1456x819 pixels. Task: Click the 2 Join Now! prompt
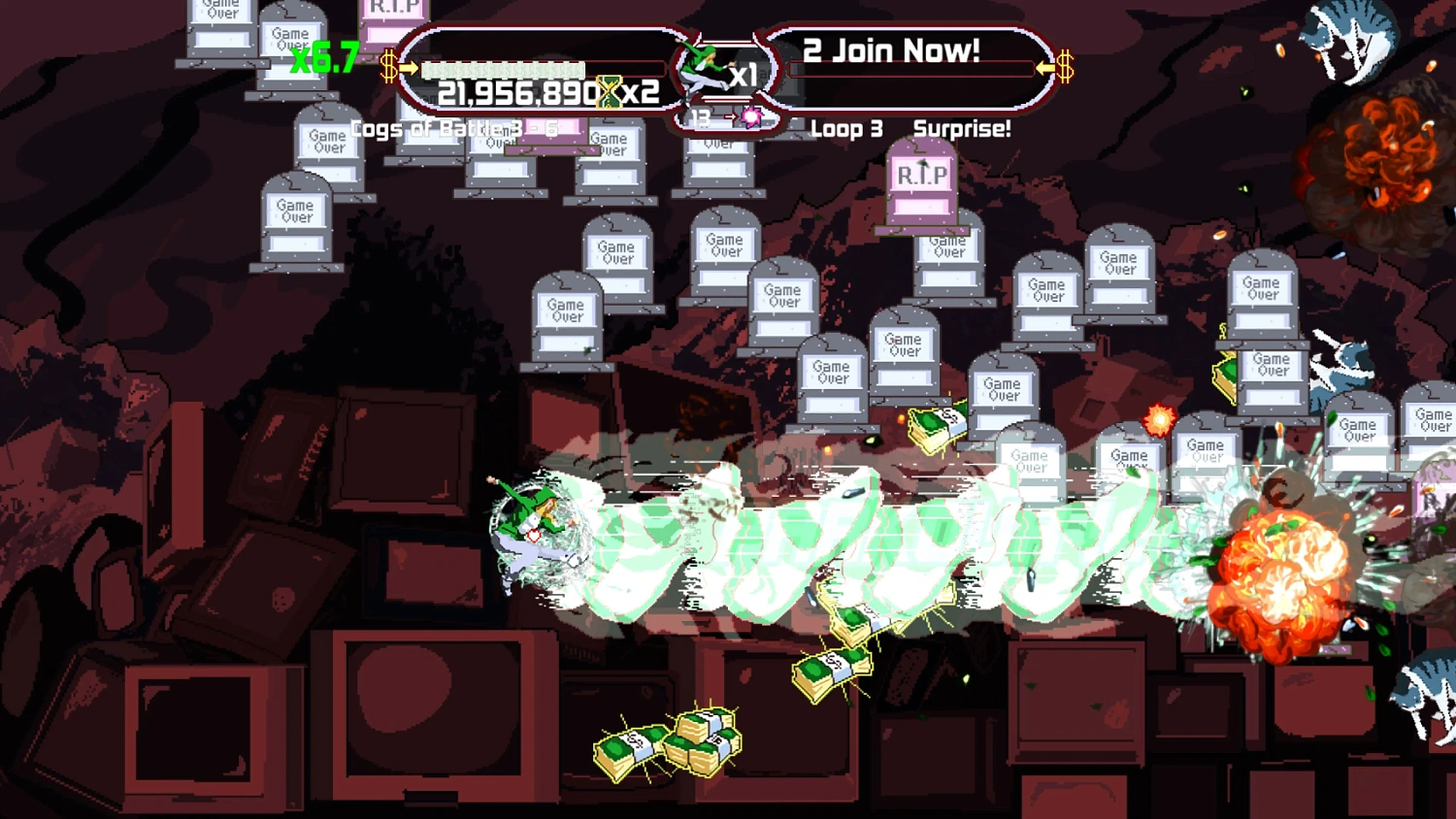(x=890, y=49)
